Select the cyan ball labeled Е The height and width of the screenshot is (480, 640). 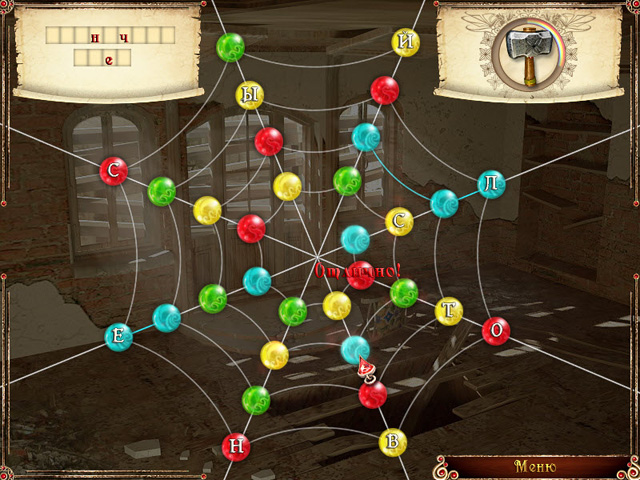[119, 337]
